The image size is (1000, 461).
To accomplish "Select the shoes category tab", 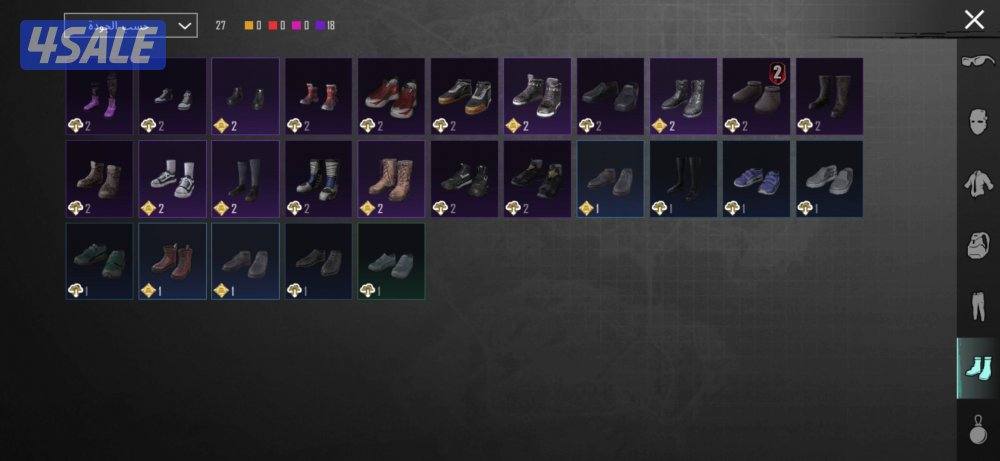I will coord(977,367).
